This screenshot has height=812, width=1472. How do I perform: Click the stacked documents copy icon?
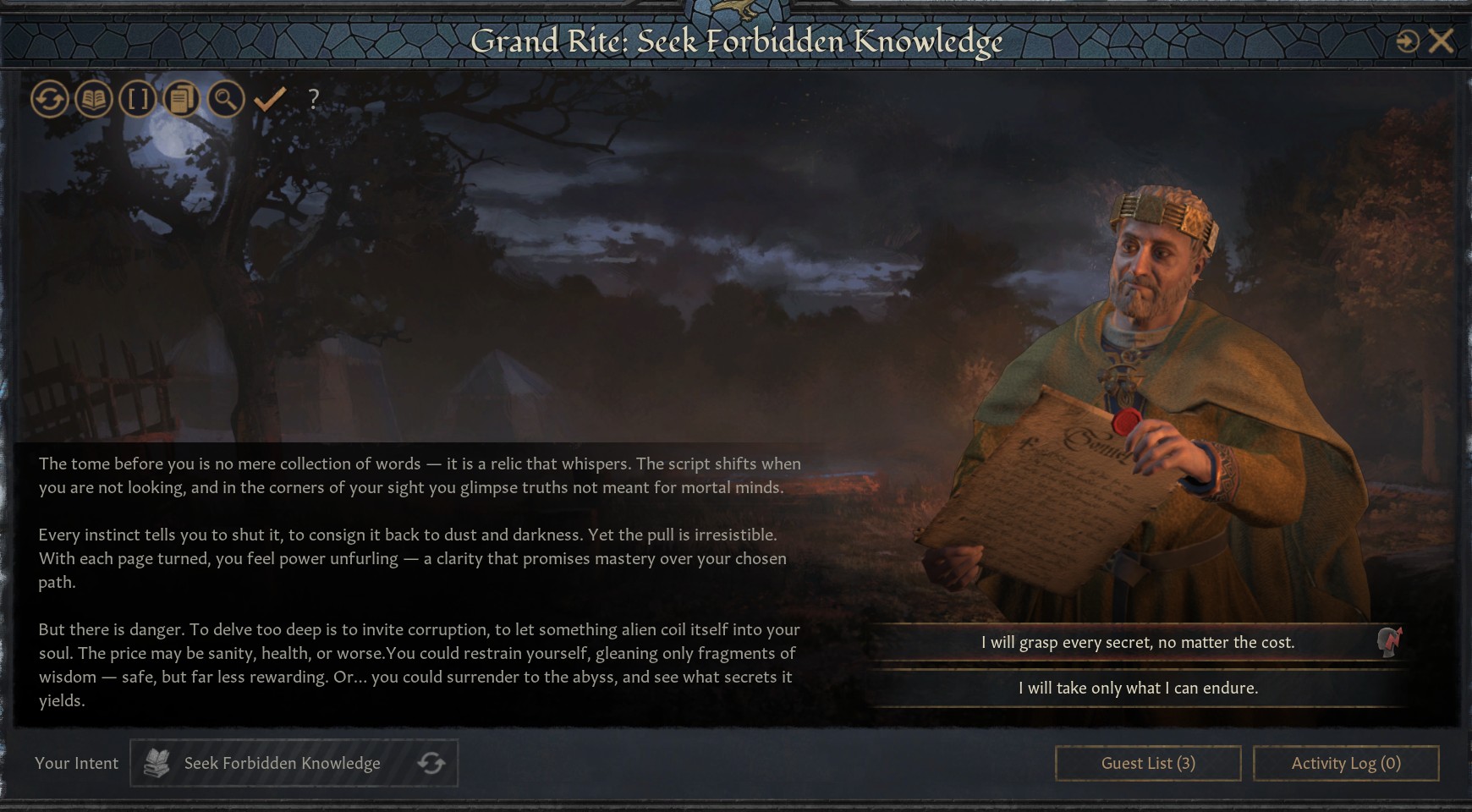(181, 100)
